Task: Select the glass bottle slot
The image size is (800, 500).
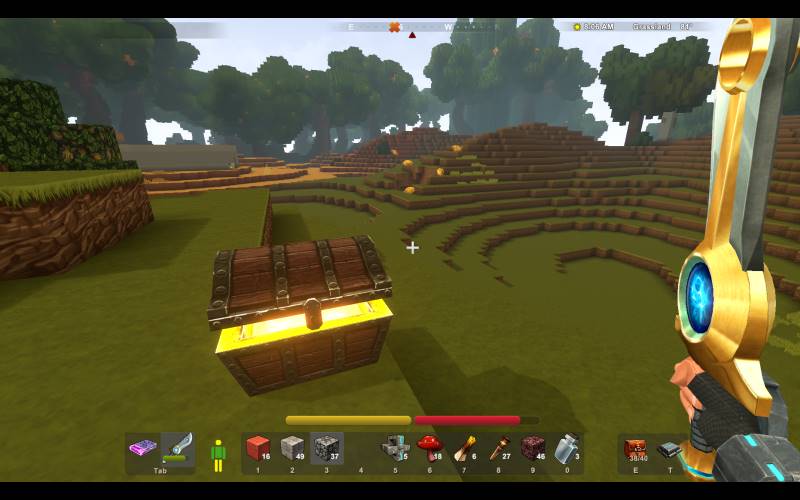Action: click(567, 448)
